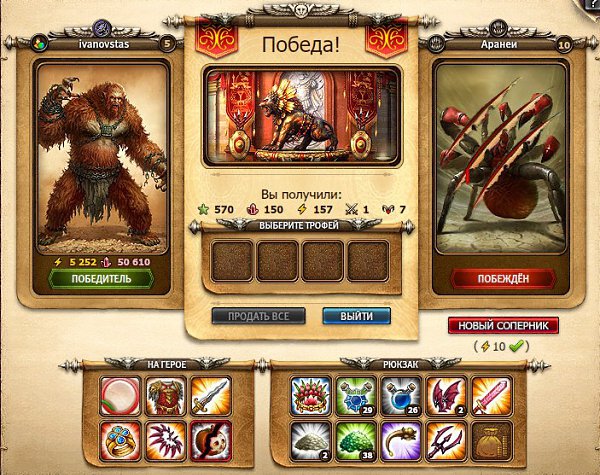Pick the equipped spiked claws item

tap(162, 439)
